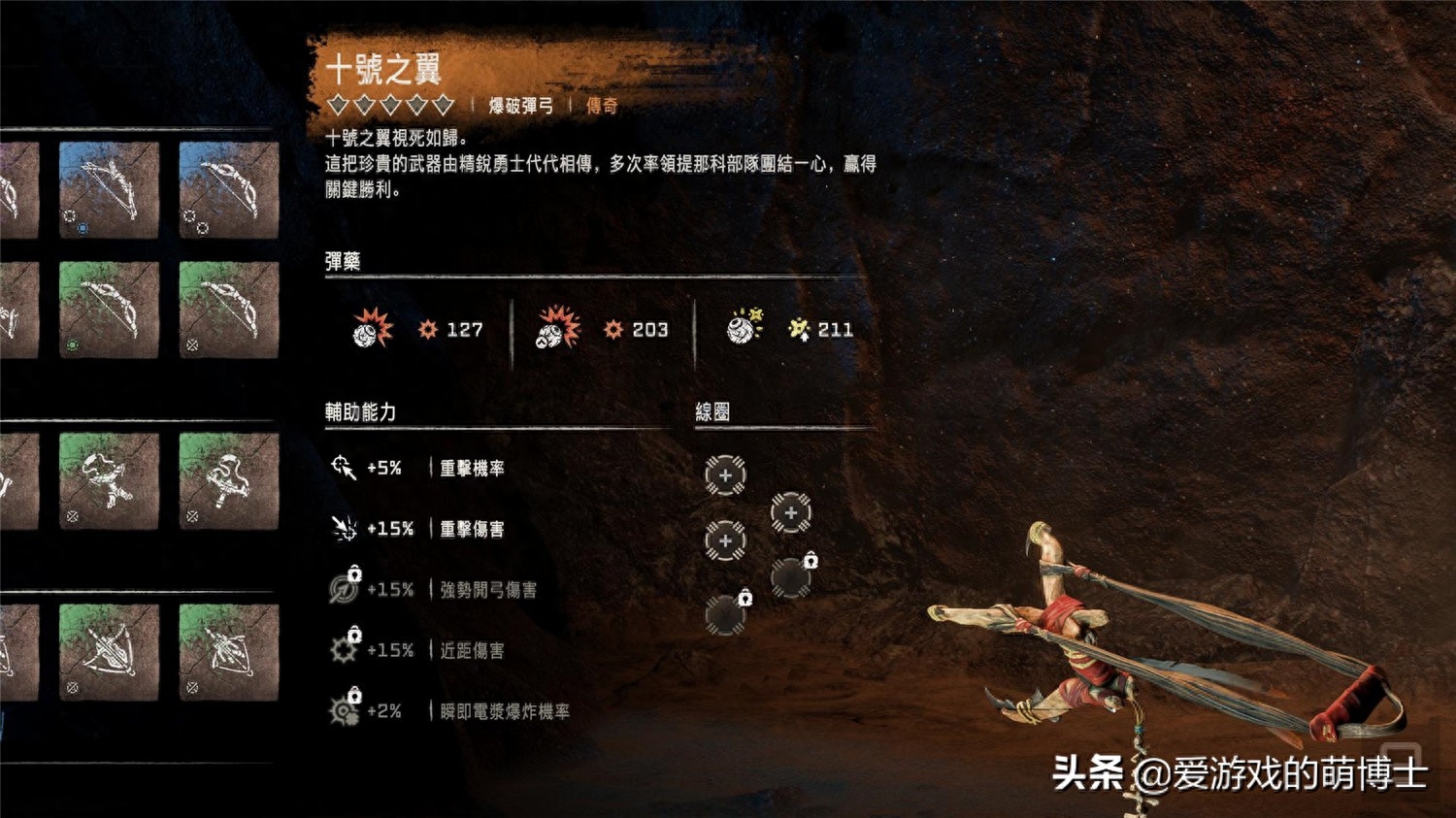This screenshot has height=818, width=1456.
Task: Select the blue bow tile with two empty coils
Action: click(229, 190)
